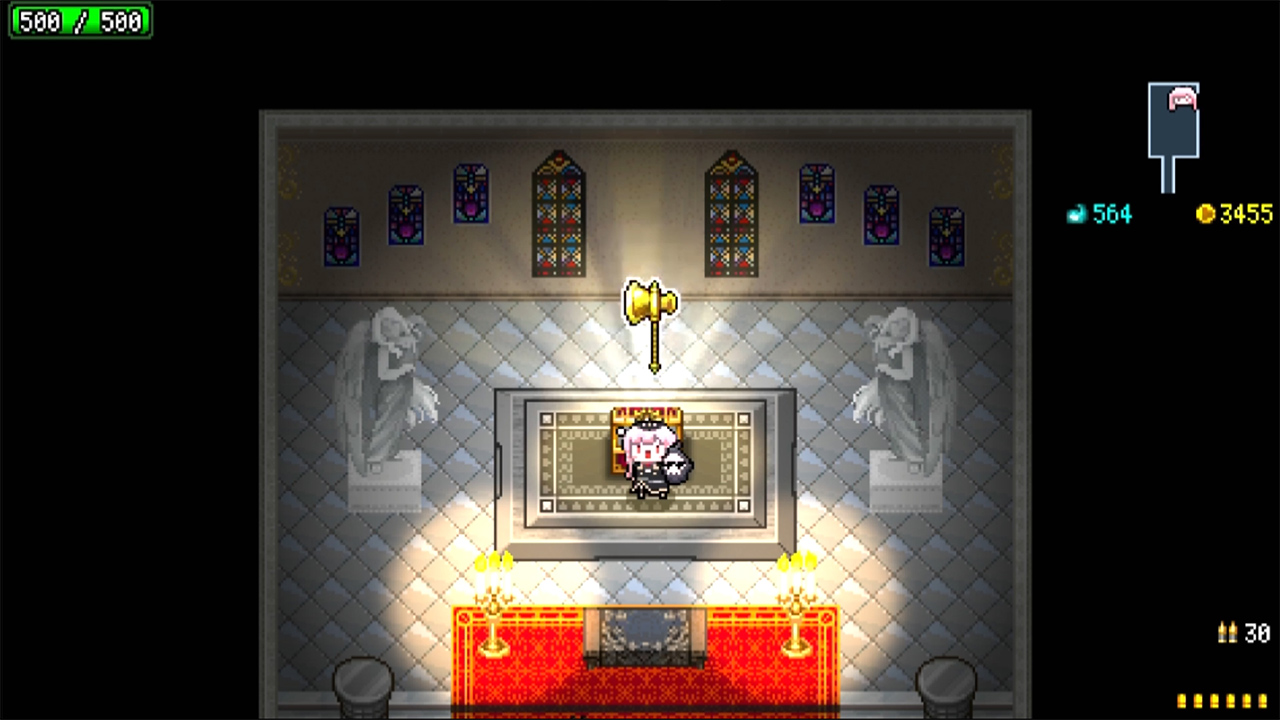This screenshot has width=1280, height=720.
Task: Click the leftmost bullet in the ammo row
Action: 1180,701
